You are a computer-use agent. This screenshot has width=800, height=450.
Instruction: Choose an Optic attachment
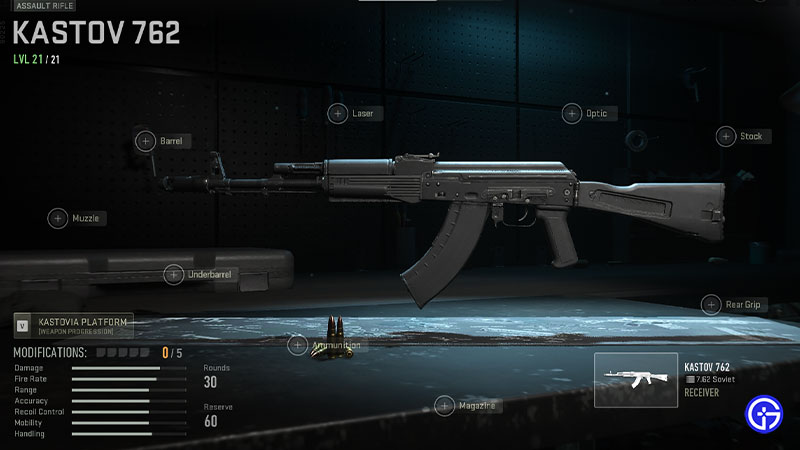(x=571, y=113)
